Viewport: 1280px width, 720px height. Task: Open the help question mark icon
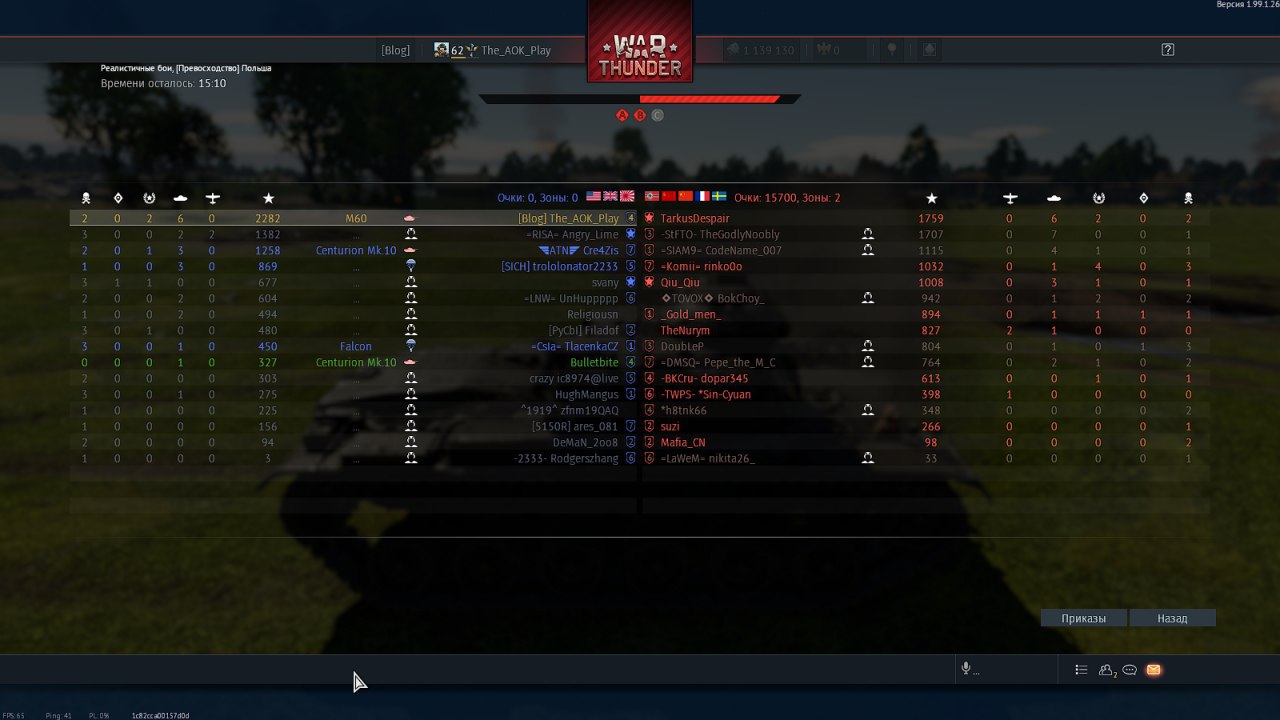coord(1167,50)
